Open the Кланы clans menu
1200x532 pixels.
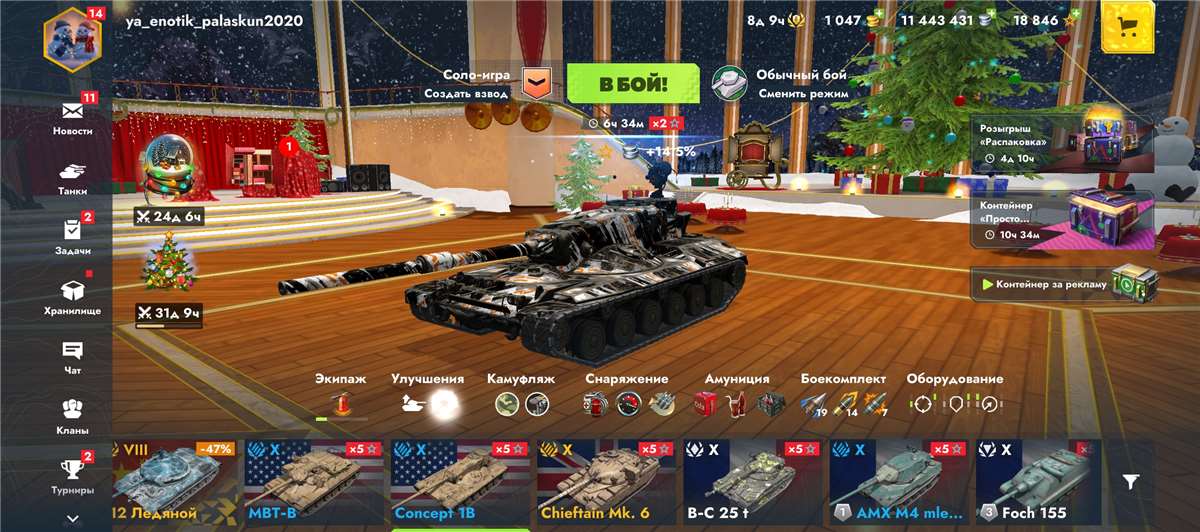(x=72, y=416)
